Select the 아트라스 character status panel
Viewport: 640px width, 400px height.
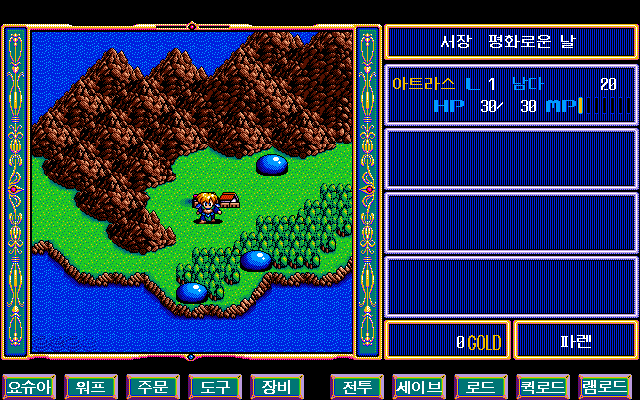[511, 95]
